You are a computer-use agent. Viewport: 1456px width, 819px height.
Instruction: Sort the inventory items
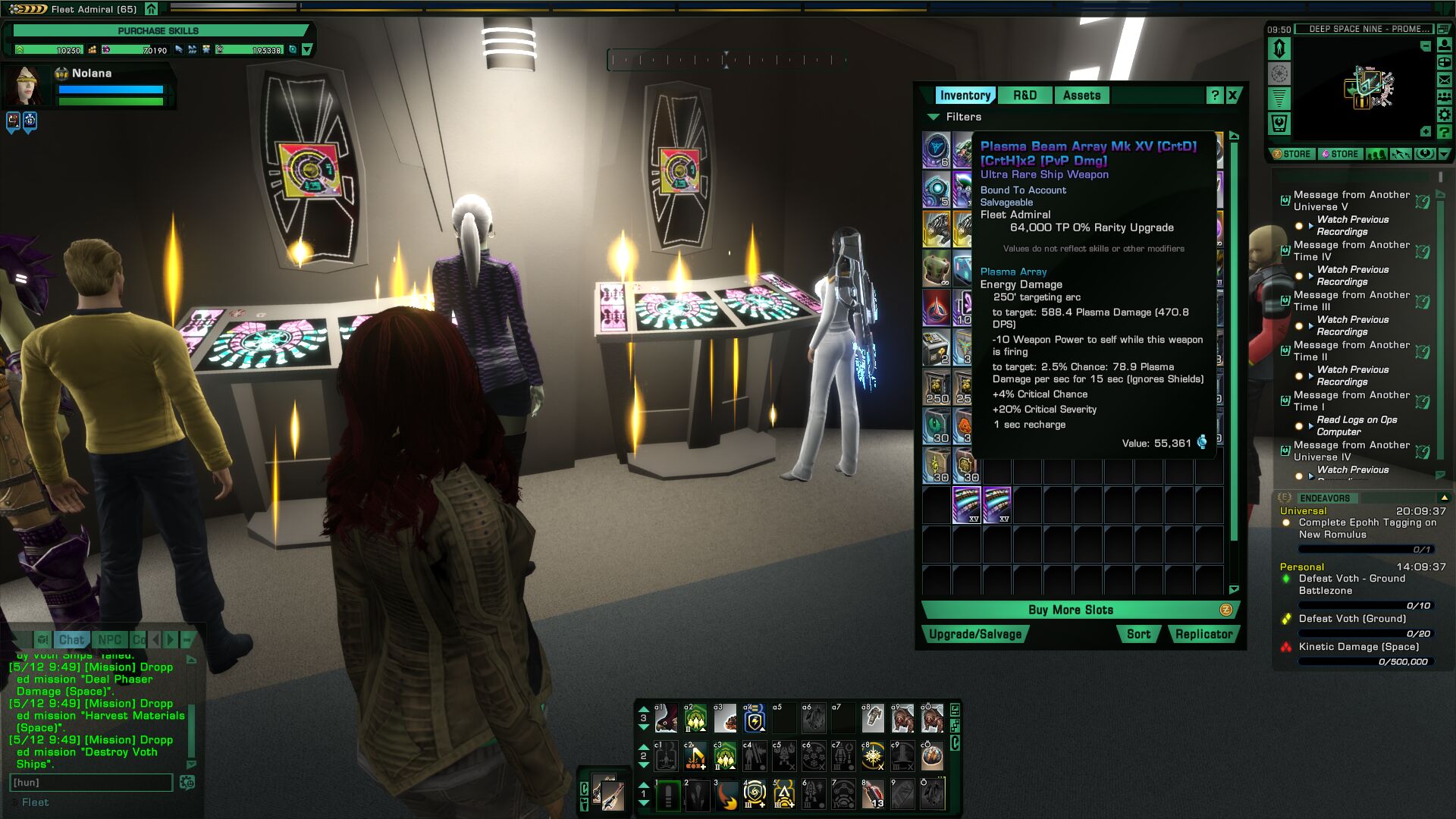coord(1138,635)
